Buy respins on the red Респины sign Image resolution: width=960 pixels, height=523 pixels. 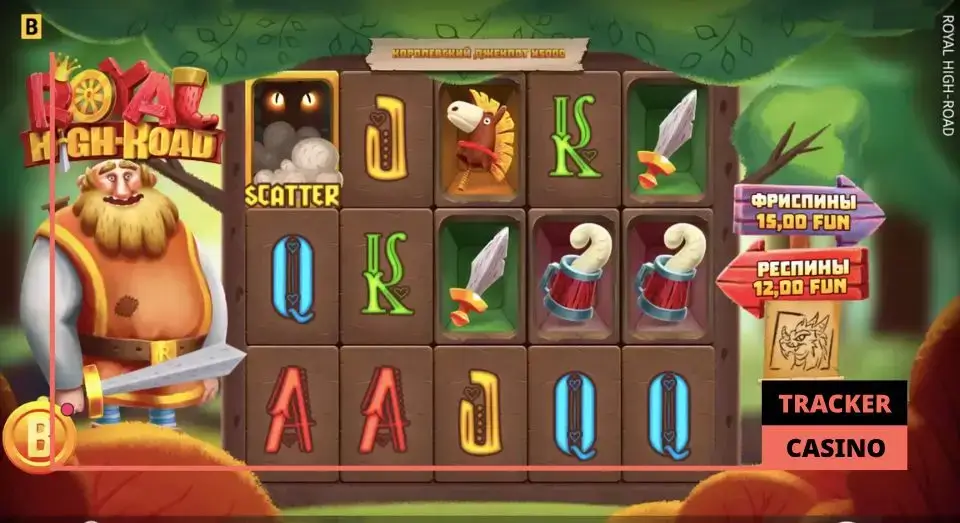pyautogui.click(x=795, y=277)
